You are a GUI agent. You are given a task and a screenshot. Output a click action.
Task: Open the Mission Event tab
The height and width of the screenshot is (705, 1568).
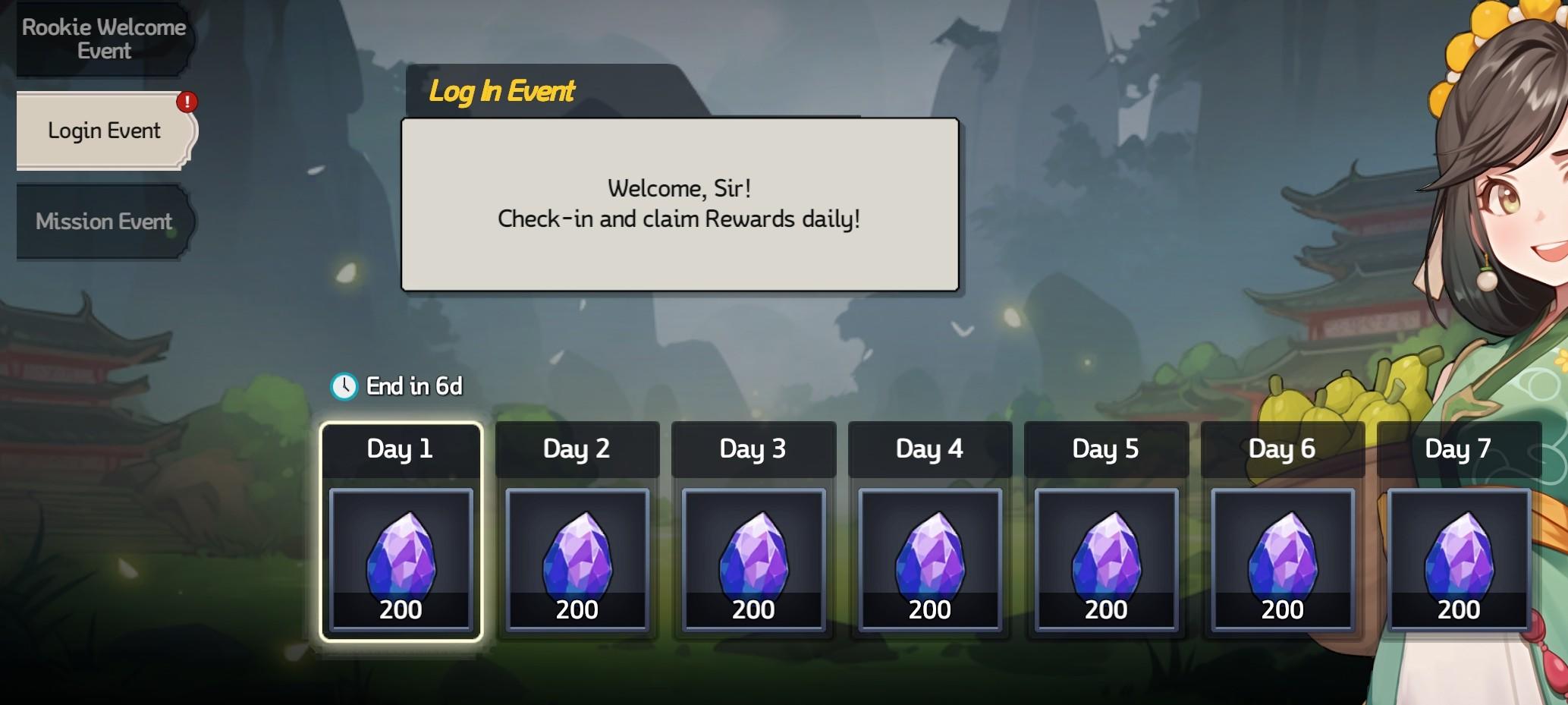tap(104, 222)
